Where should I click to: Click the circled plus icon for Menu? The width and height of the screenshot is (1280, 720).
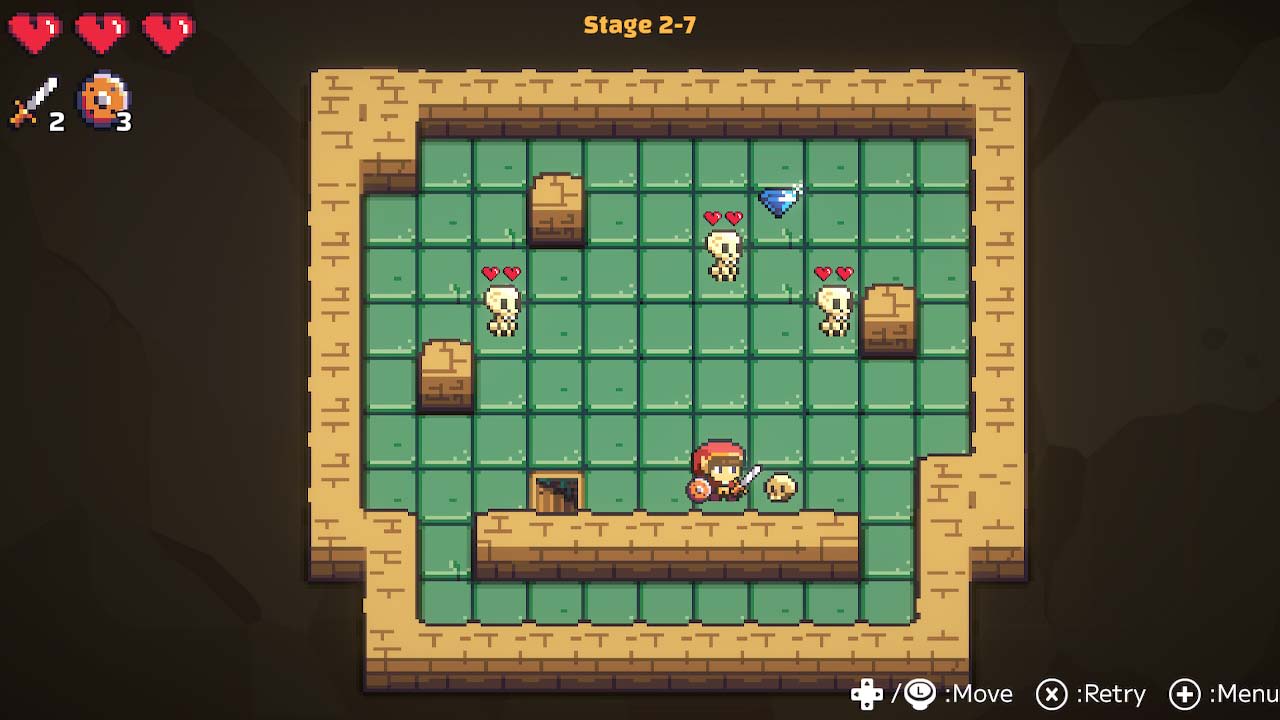pyautogui.click(x=1188, y=694)
